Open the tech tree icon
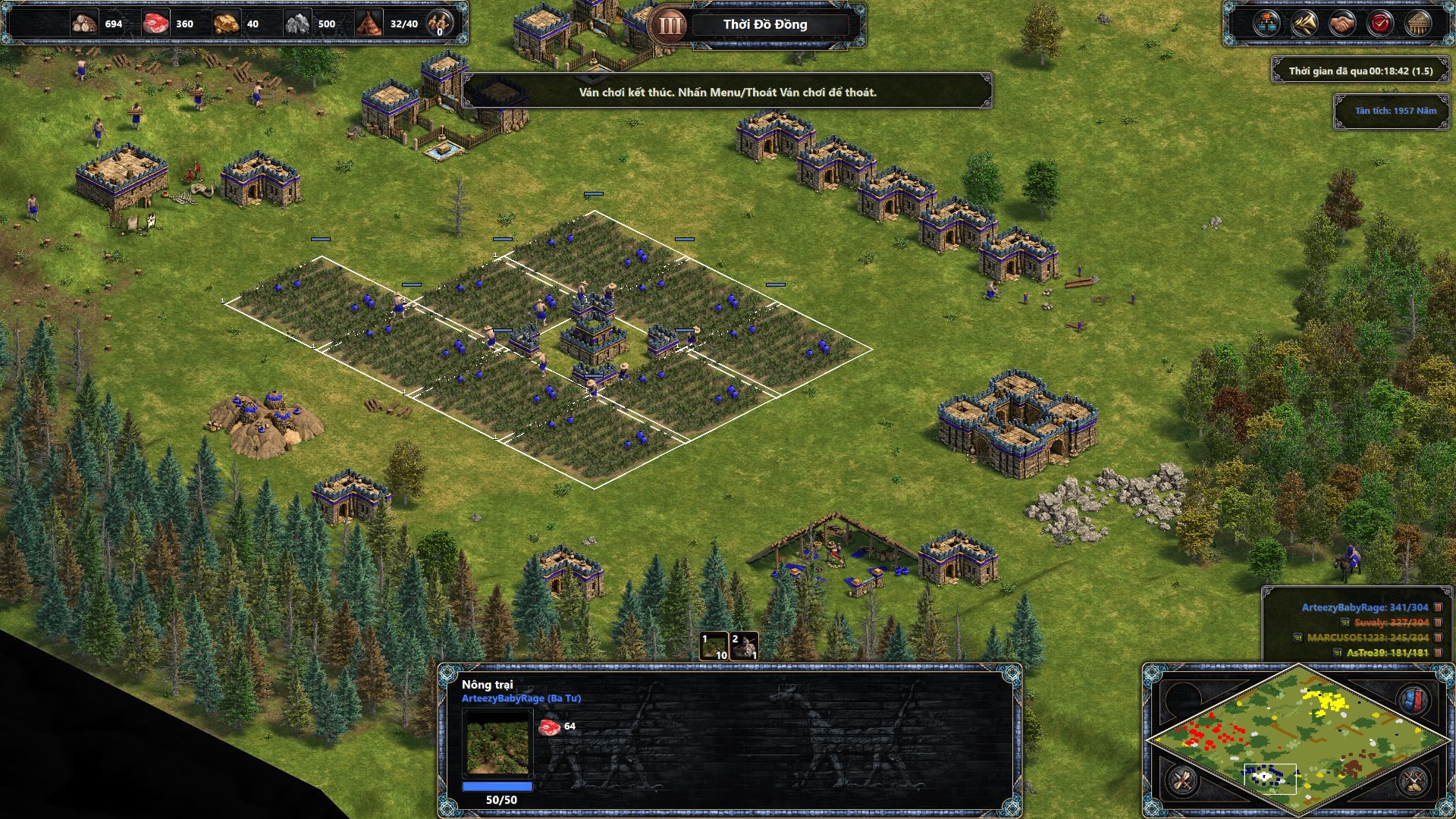This screenshot has width=1456, height=819. click(x=1266, y=24)
